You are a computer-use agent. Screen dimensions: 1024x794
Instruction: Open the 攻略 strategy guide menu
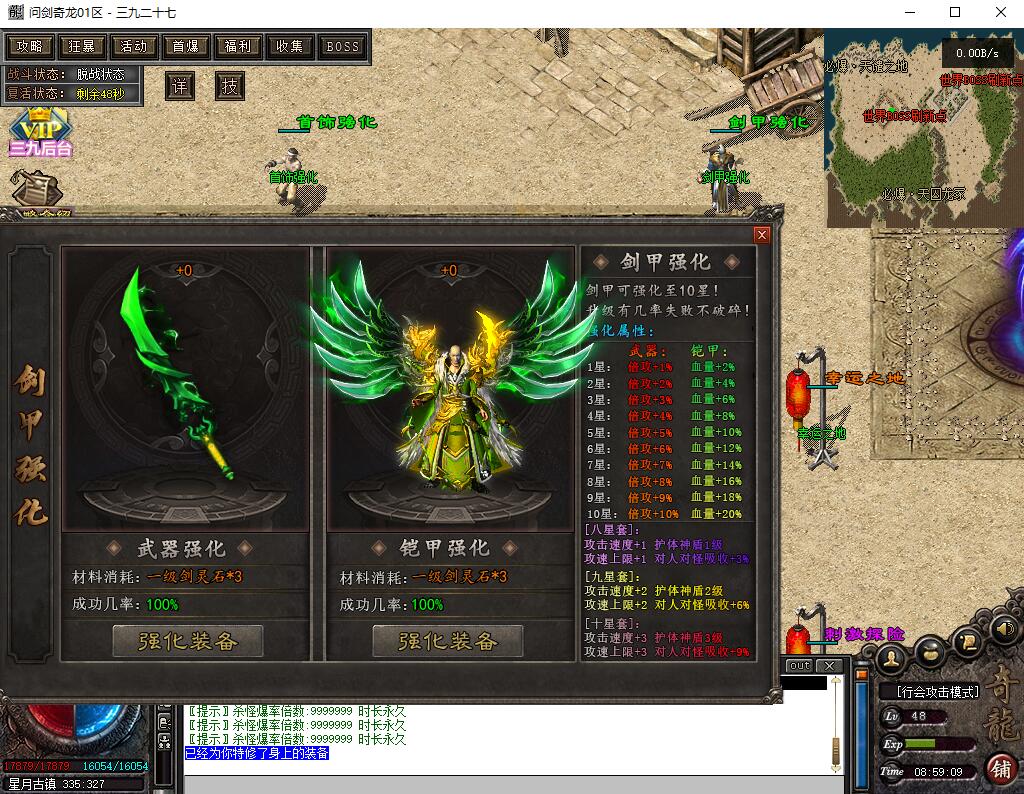pyautogui.click(x=30, y=47)
